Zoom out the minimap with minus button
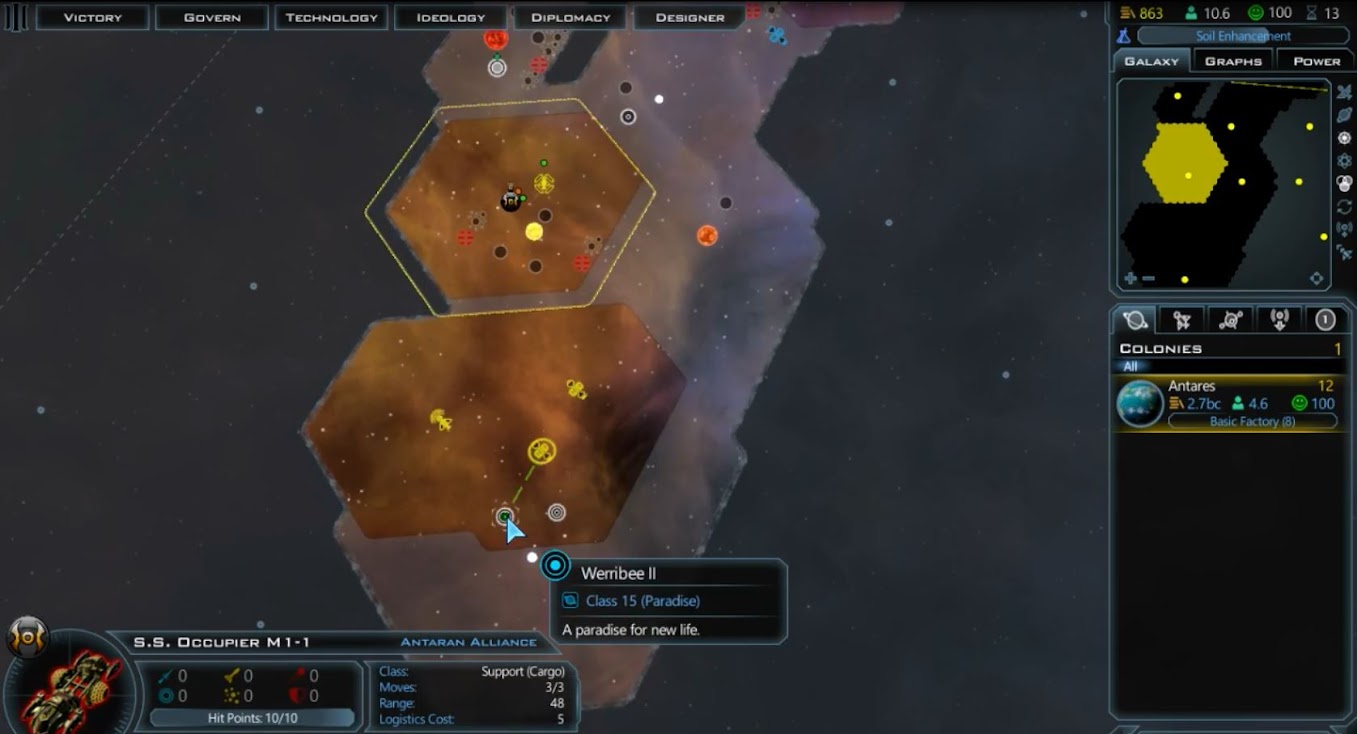The width and height of the screenshot is (1357, 734). coord(1148,279)
